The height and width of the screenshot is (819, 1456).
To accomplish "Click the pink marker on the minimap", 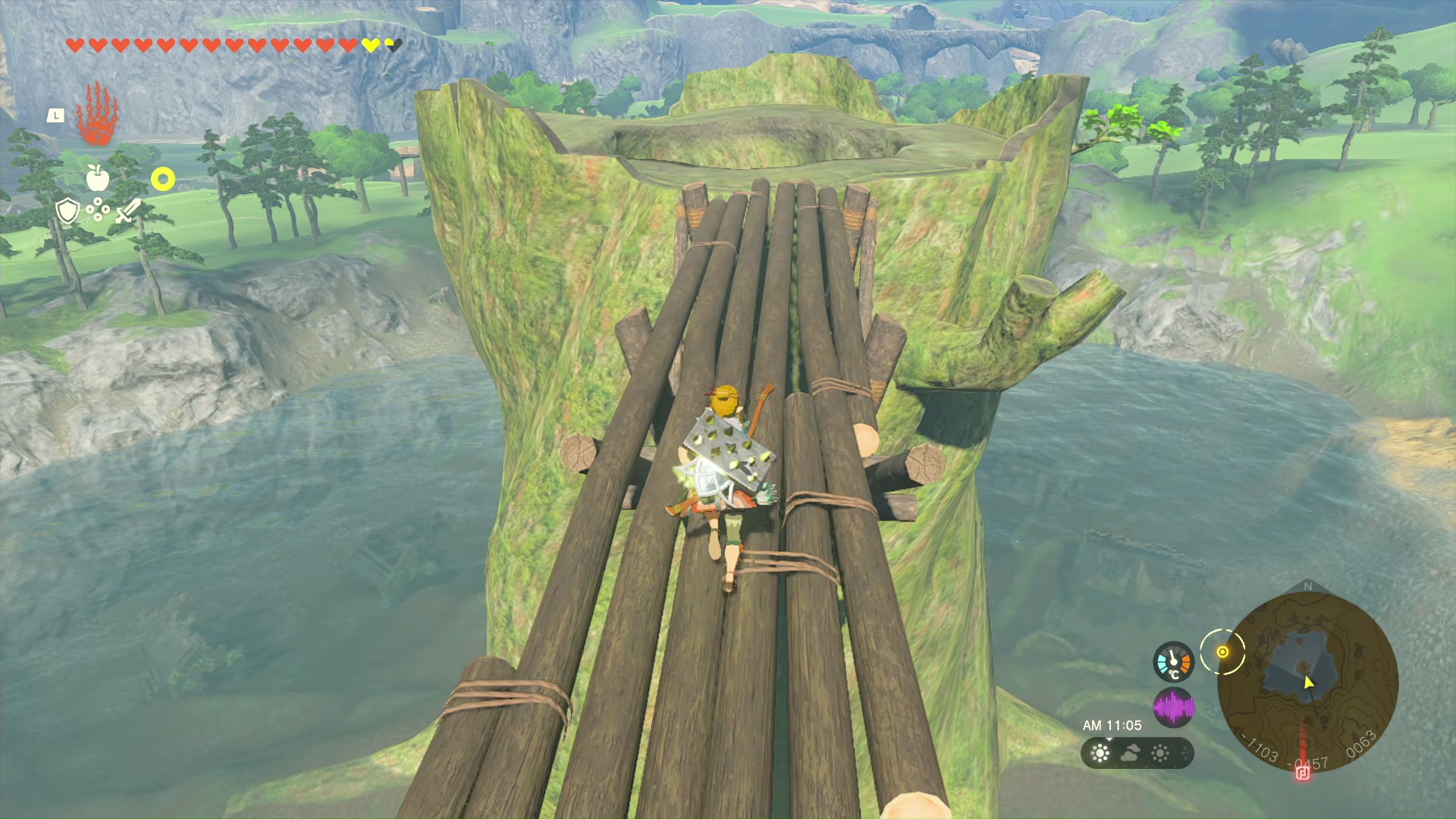I will pyautogui.click(x=1303, y=773).
